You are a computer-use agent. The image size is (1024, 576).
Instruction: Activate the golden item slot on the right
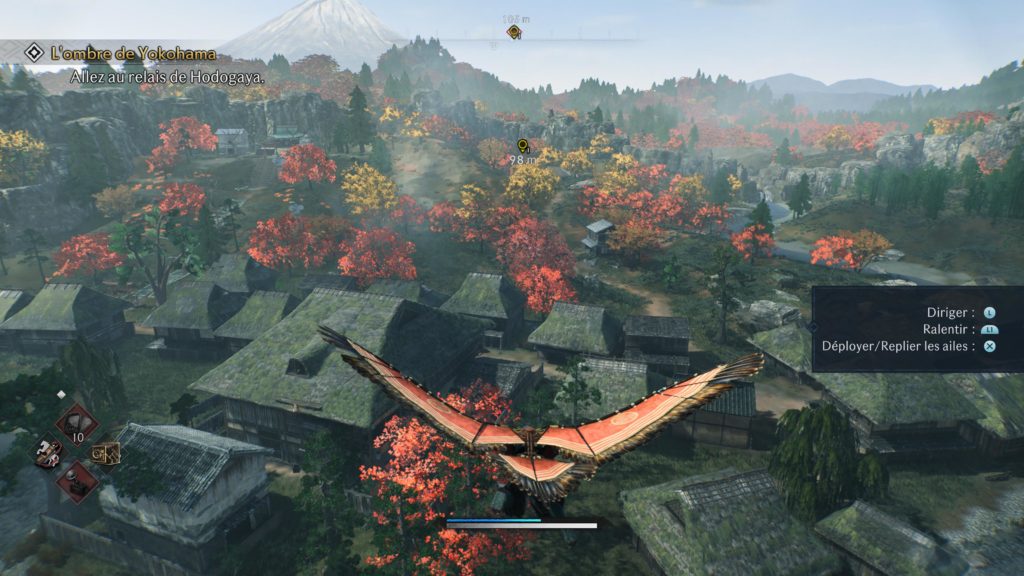pyautogui.click(x=107, y=453)
